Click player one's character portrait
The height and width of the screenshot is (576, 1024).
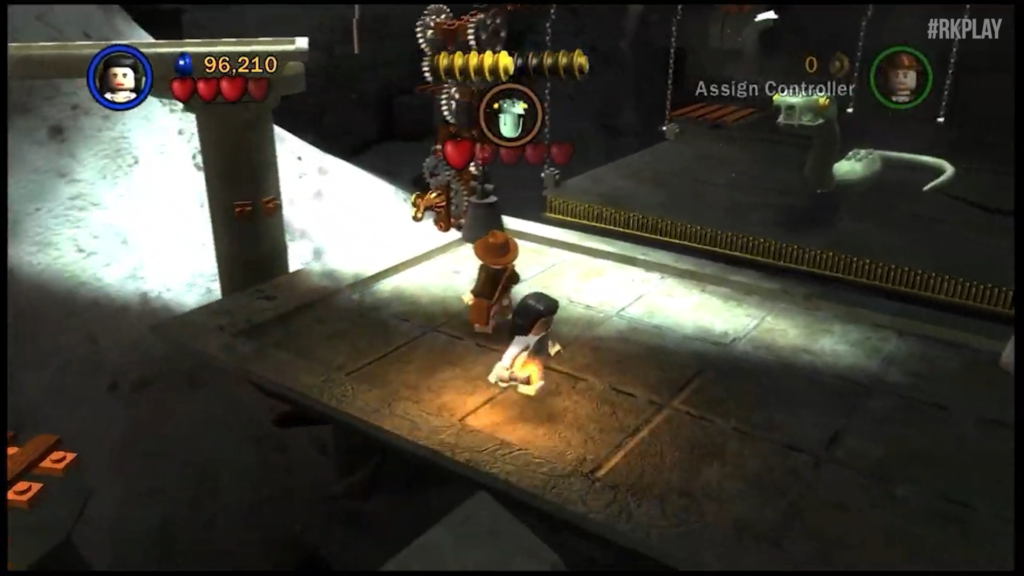[120, 77]
